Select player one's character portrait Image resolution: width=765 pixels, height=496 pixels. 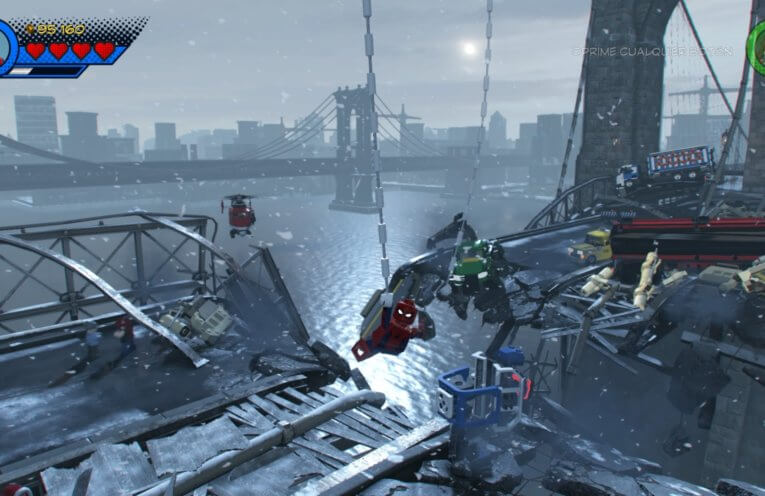point(5,47)
